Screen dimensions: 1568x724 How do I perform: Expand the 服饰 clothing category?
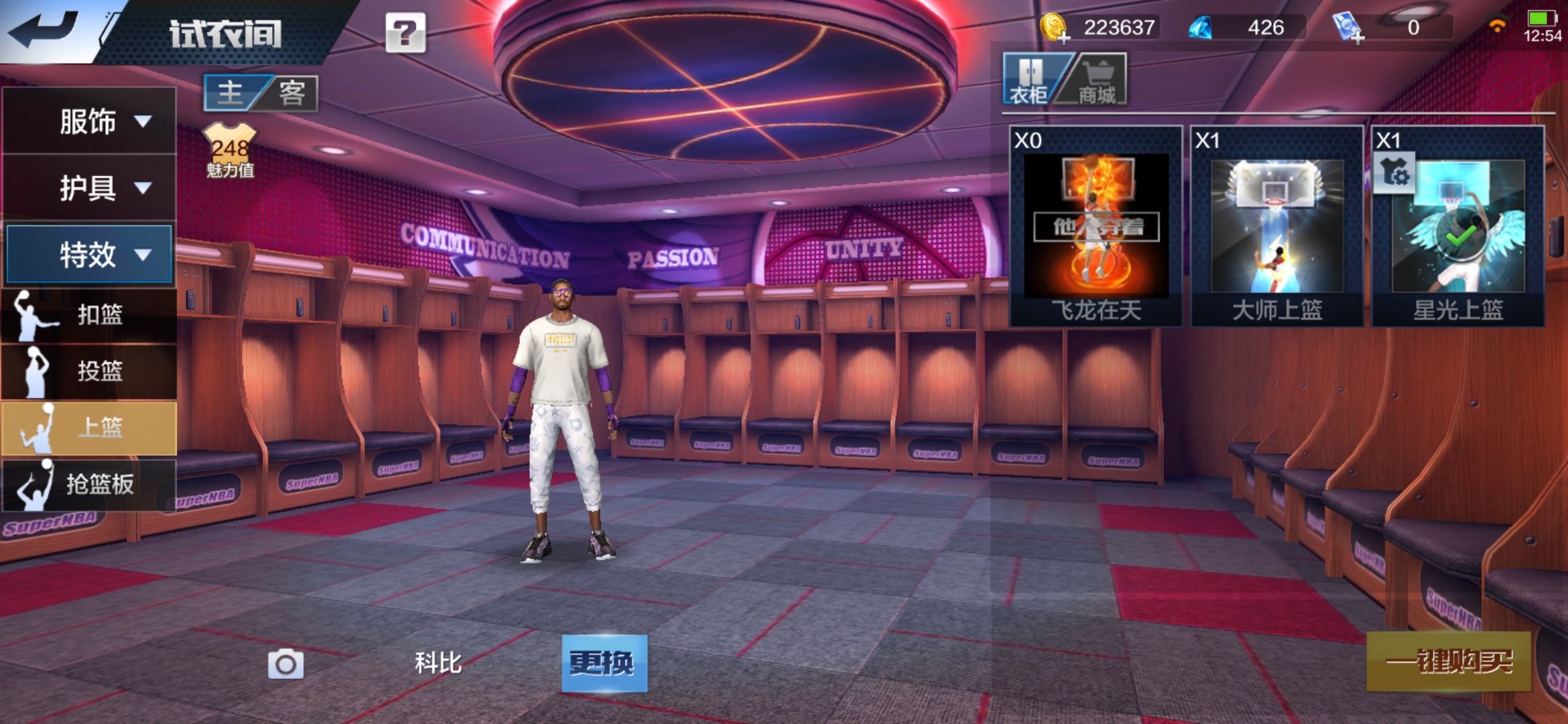pyautogui.click(x=90, y=121)
